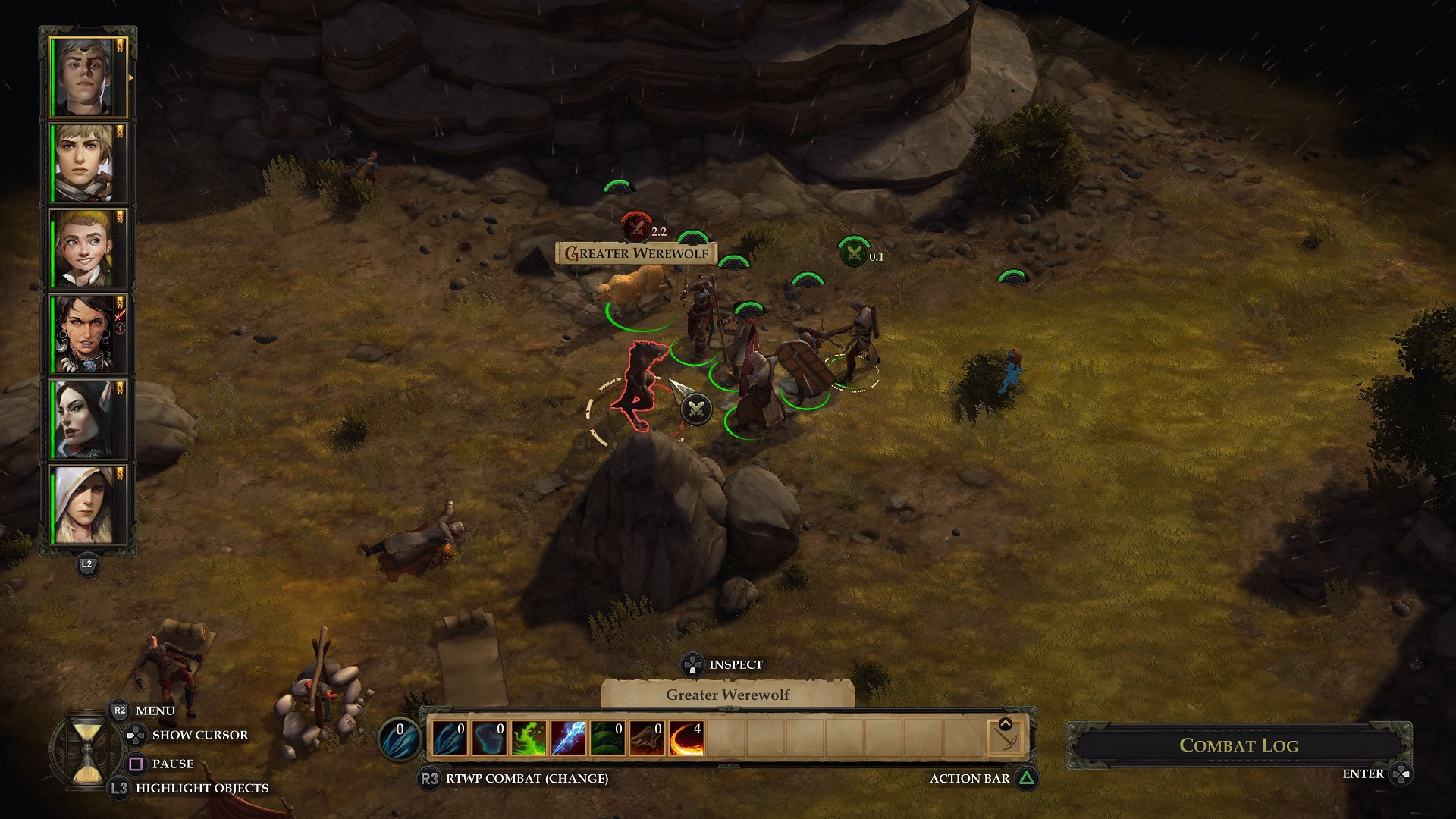
Task: Select the dark-haired woman with fang necklace
Action: point(82,334)
